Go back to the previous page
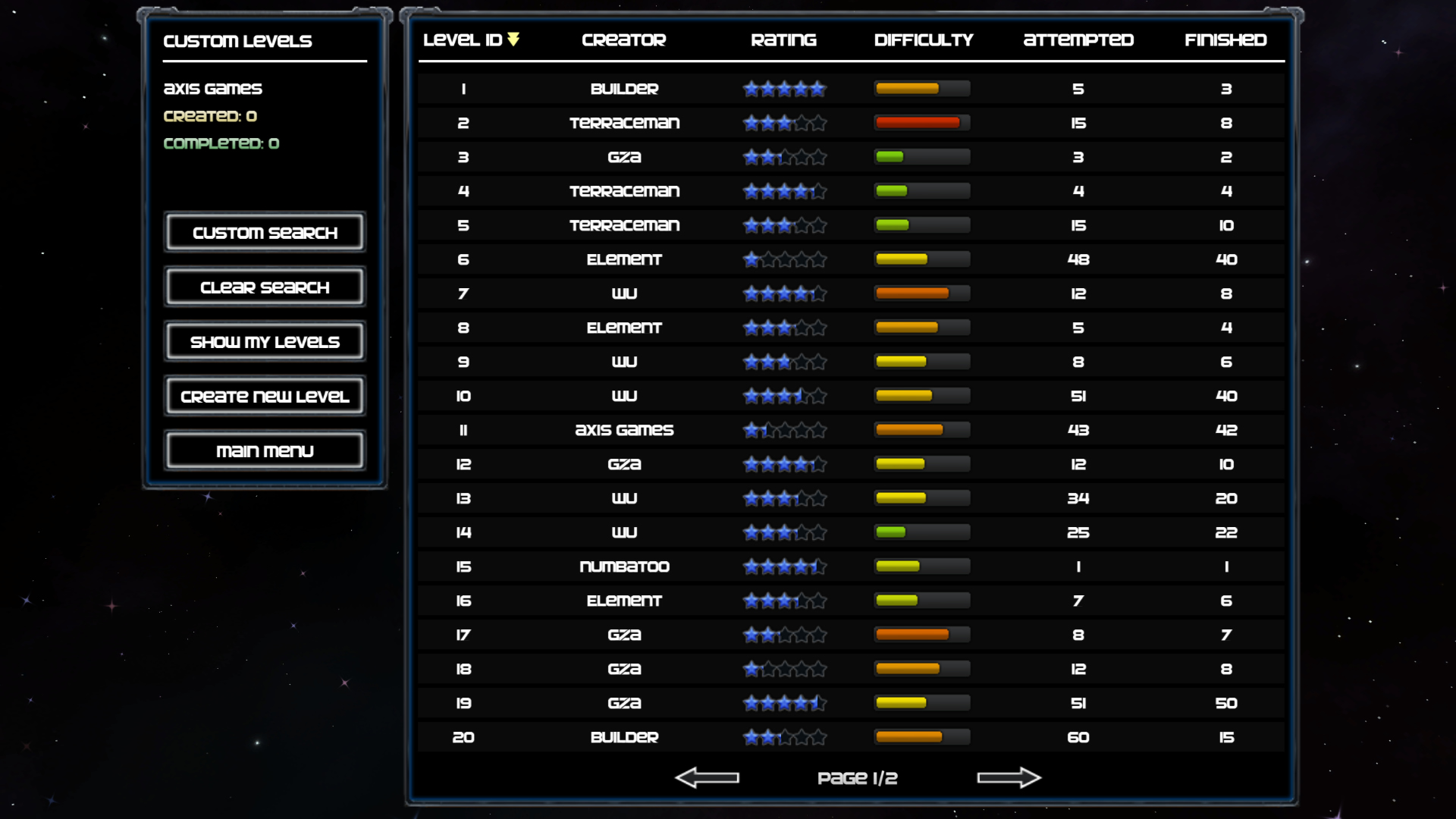The image size is (1456, 819). 708,777
